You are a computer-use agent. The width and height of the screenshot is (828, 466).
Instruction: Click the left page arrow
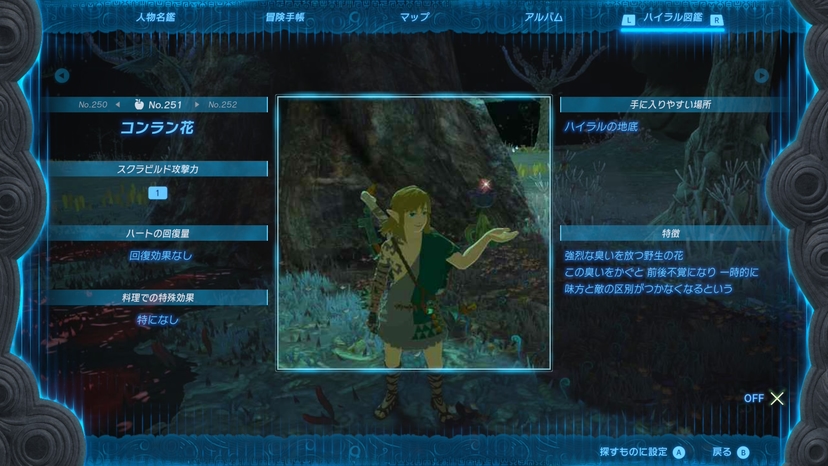[62, 75]
